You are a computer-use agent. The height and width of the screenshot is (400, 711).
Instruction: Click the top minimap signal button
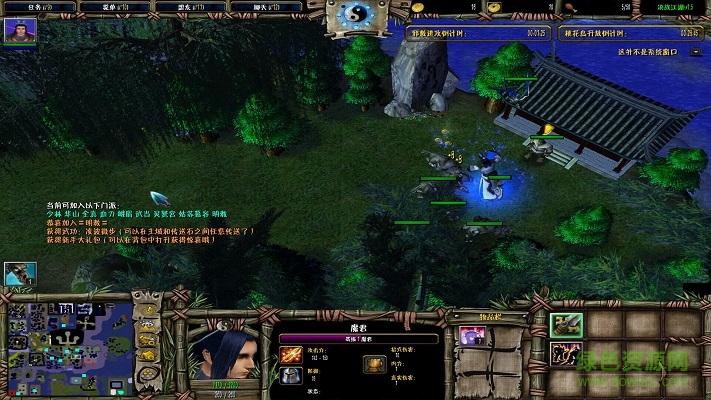coord(148,306)
